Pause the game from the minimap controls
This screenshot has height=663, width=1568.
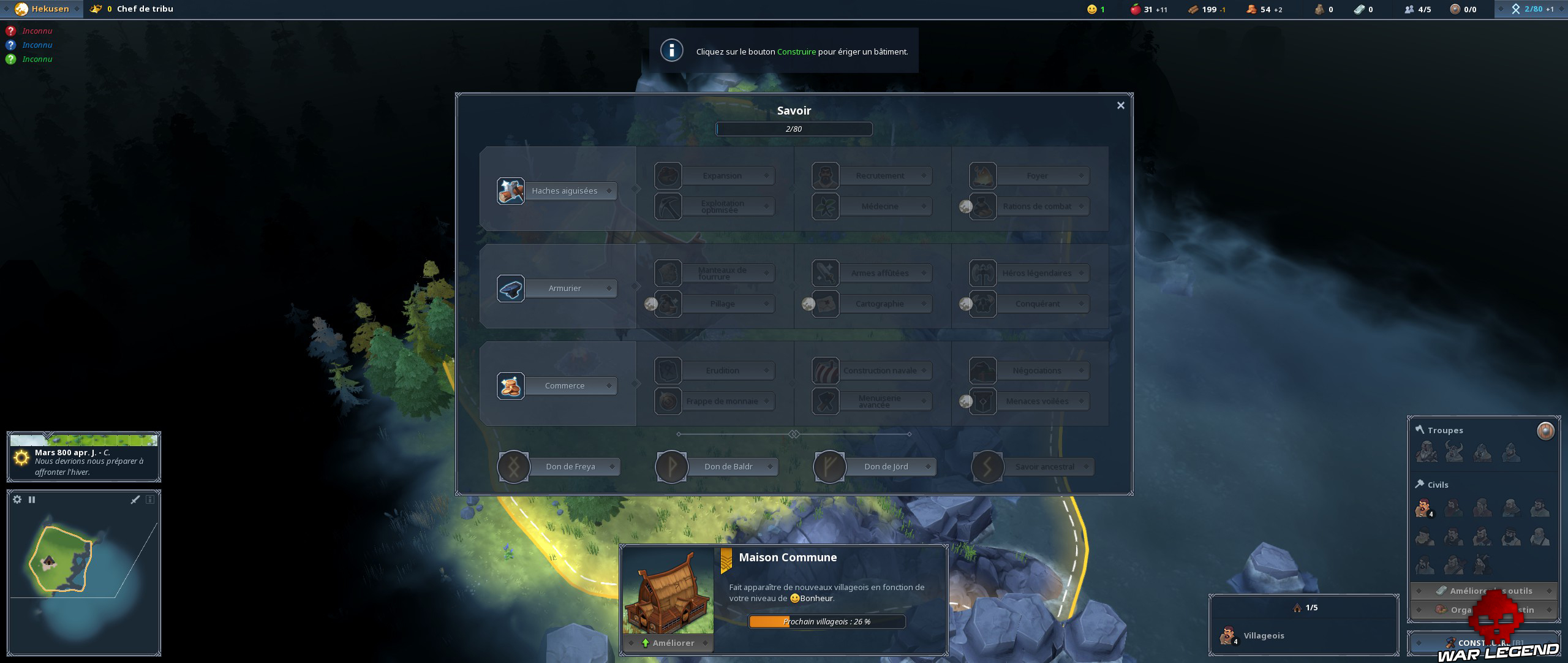pos(32,499)
